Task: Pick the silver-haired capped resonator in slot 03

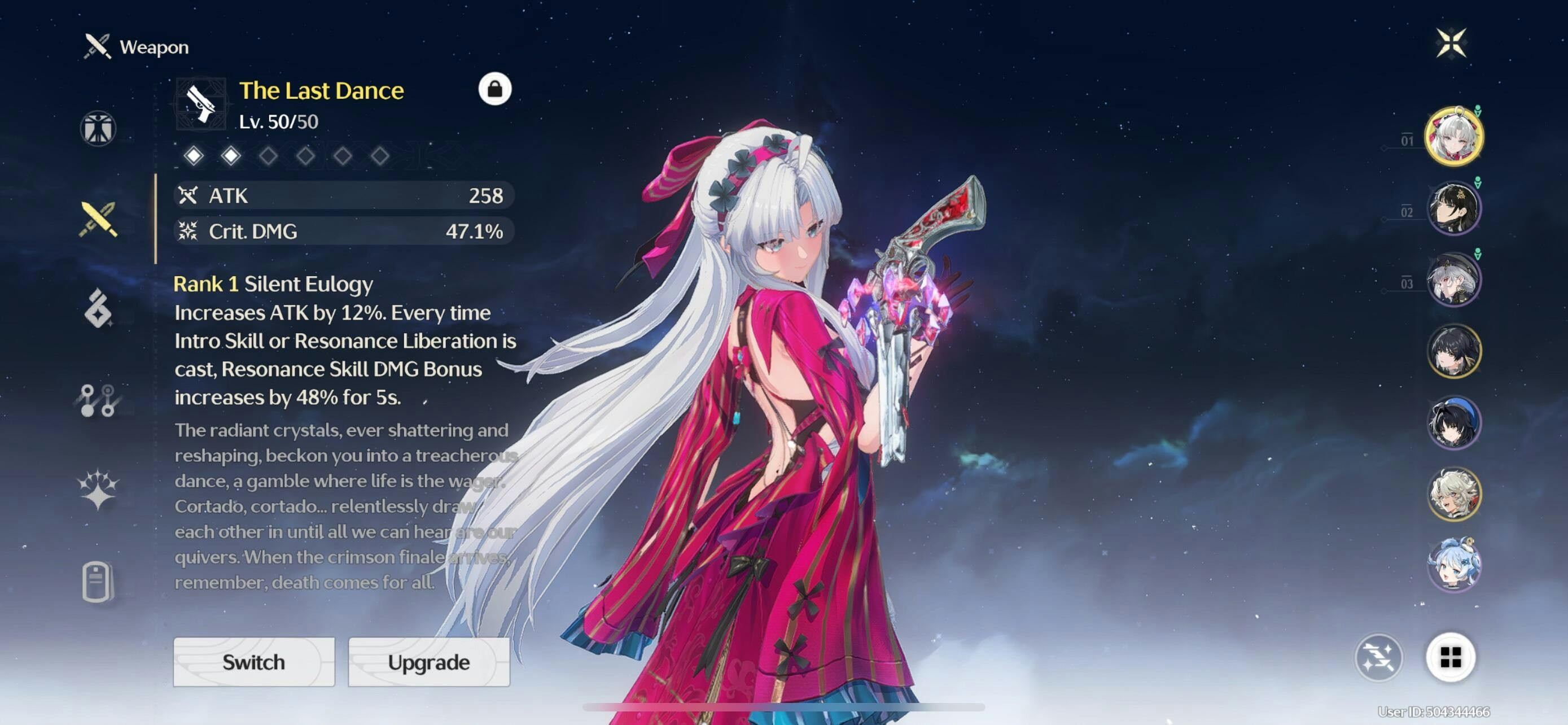Action: (x=1453, y=279)
